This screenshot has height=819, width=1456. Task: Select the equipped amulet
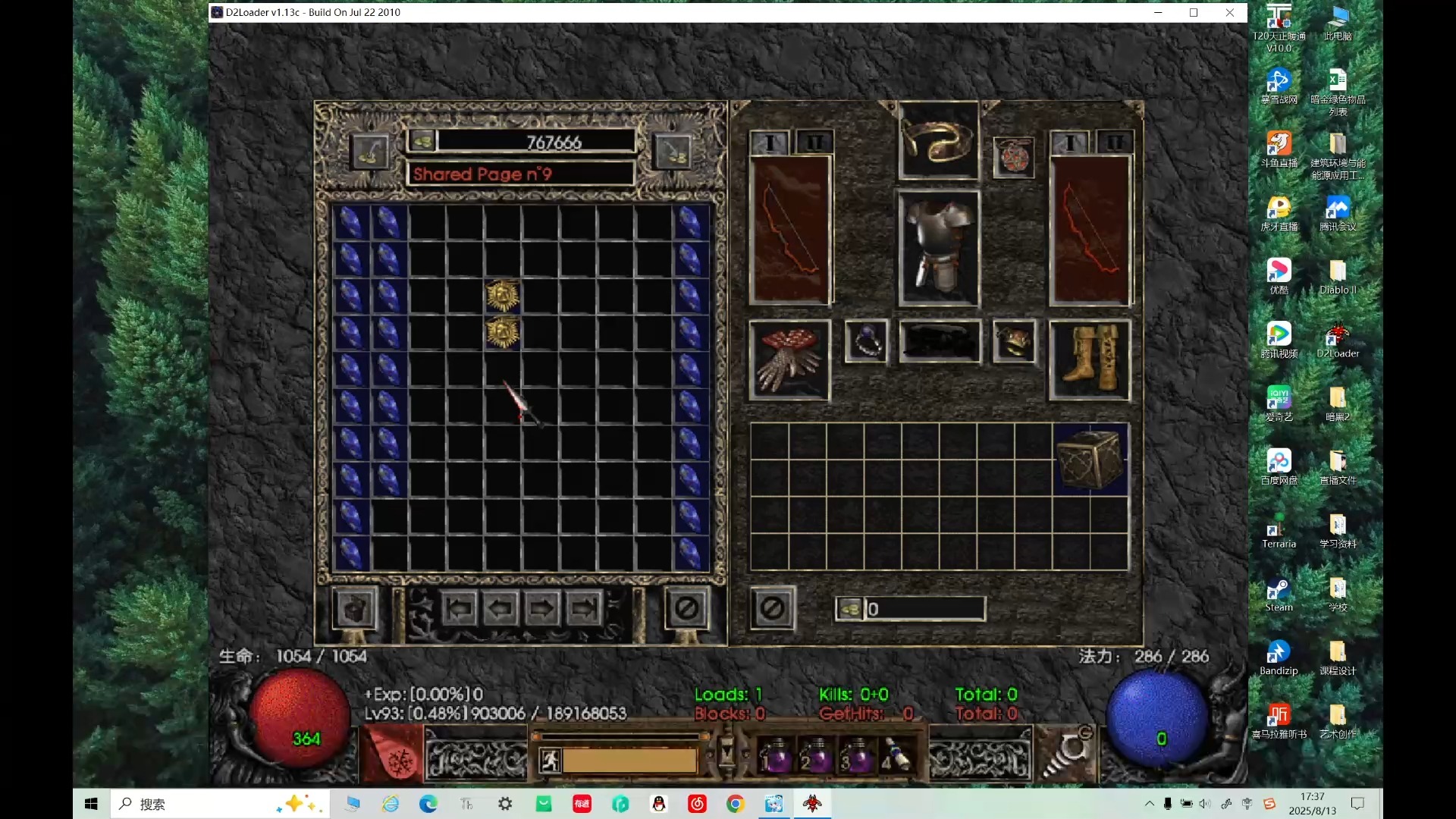(x=1013, y=158)
